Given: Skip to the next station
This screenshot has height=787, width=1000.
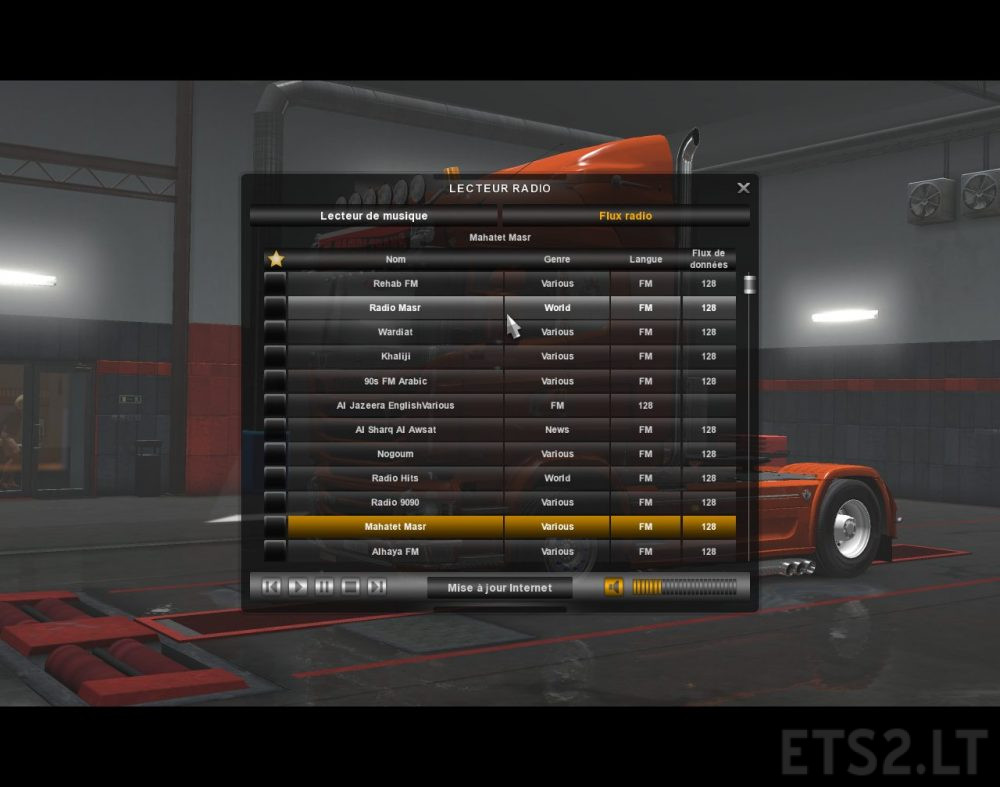Looking at the screenshot, I should (377, 587).
